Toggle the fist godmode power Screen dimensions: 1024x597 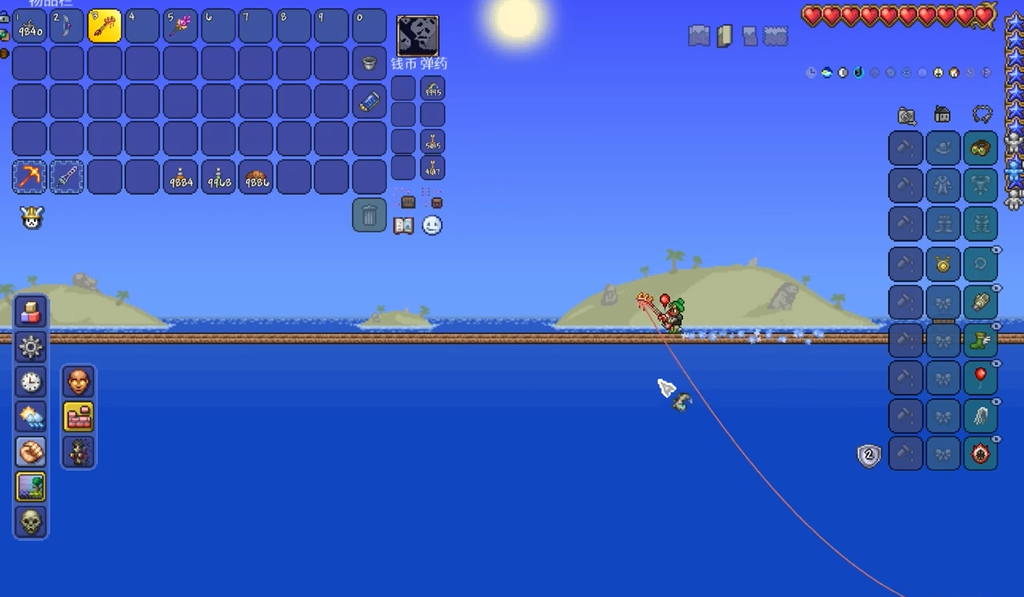coord(31,452)
